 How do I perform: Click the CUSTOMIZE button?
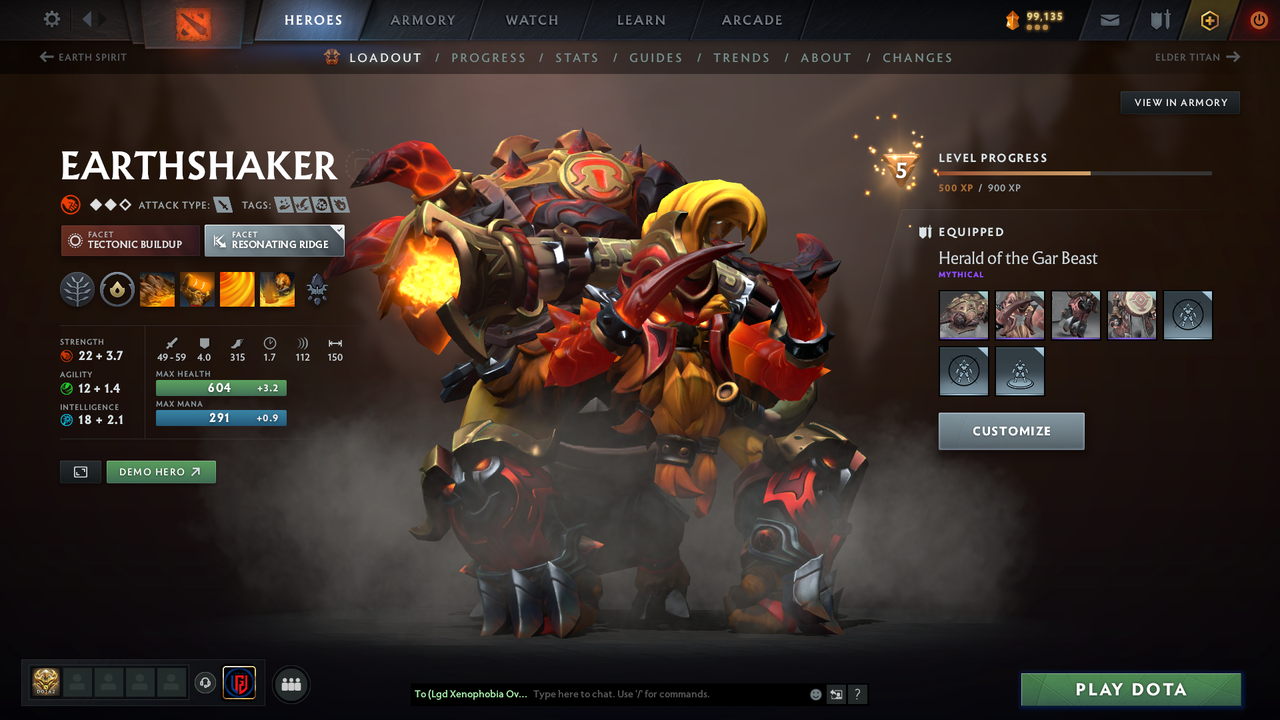(1011, 431)
